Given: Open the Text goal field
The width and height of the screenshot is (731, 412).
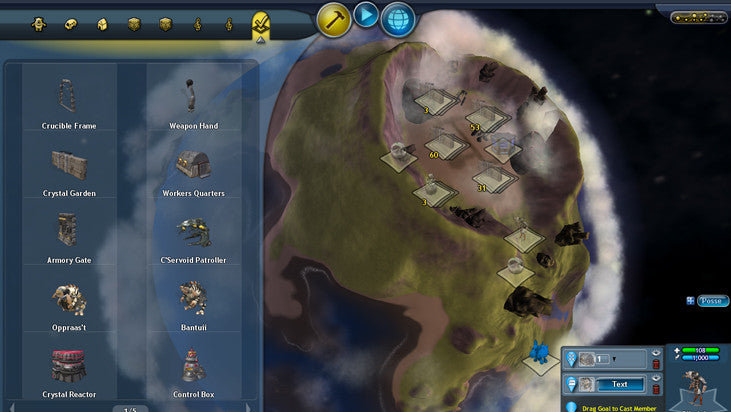Looking at the screenshot, I should pos(619,384).
